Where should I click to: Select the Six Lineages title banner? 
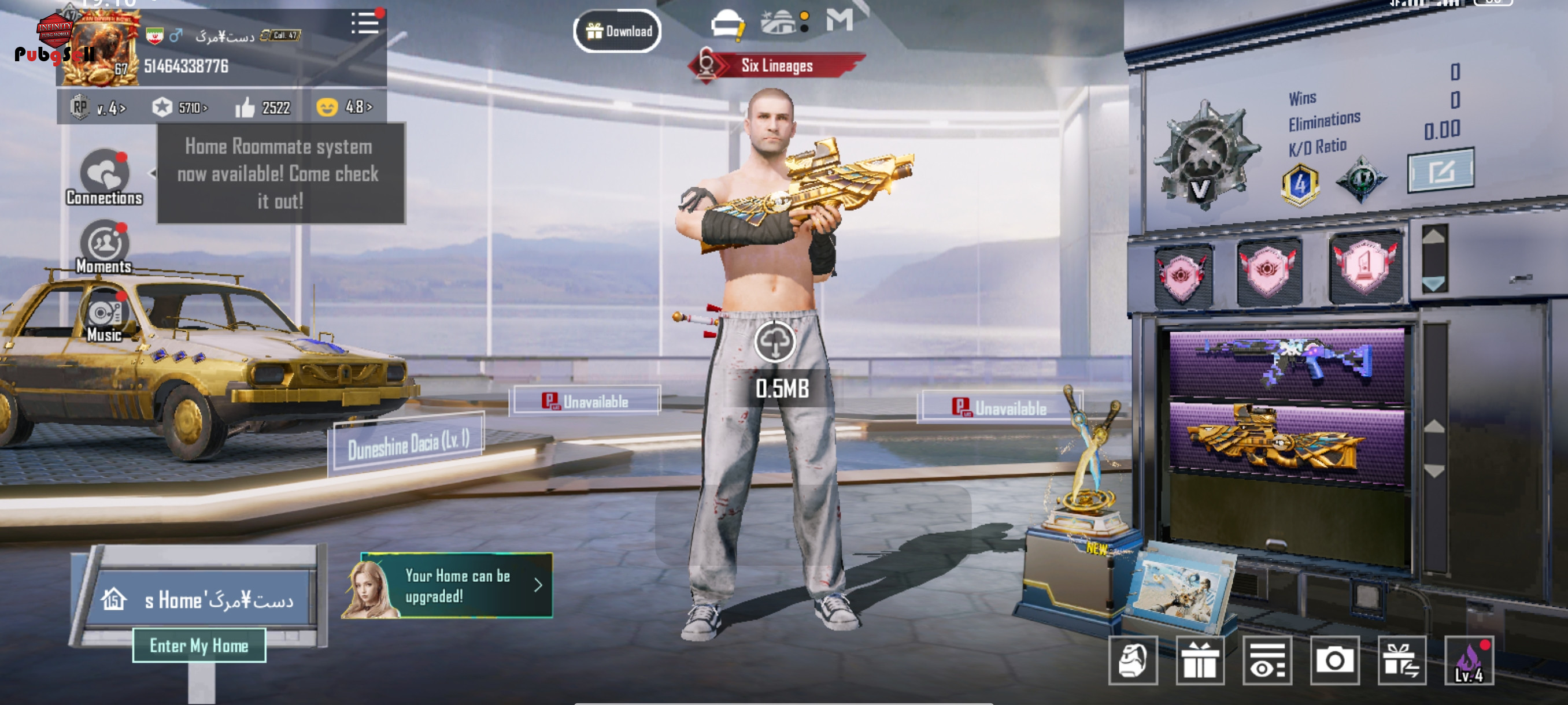776,66
